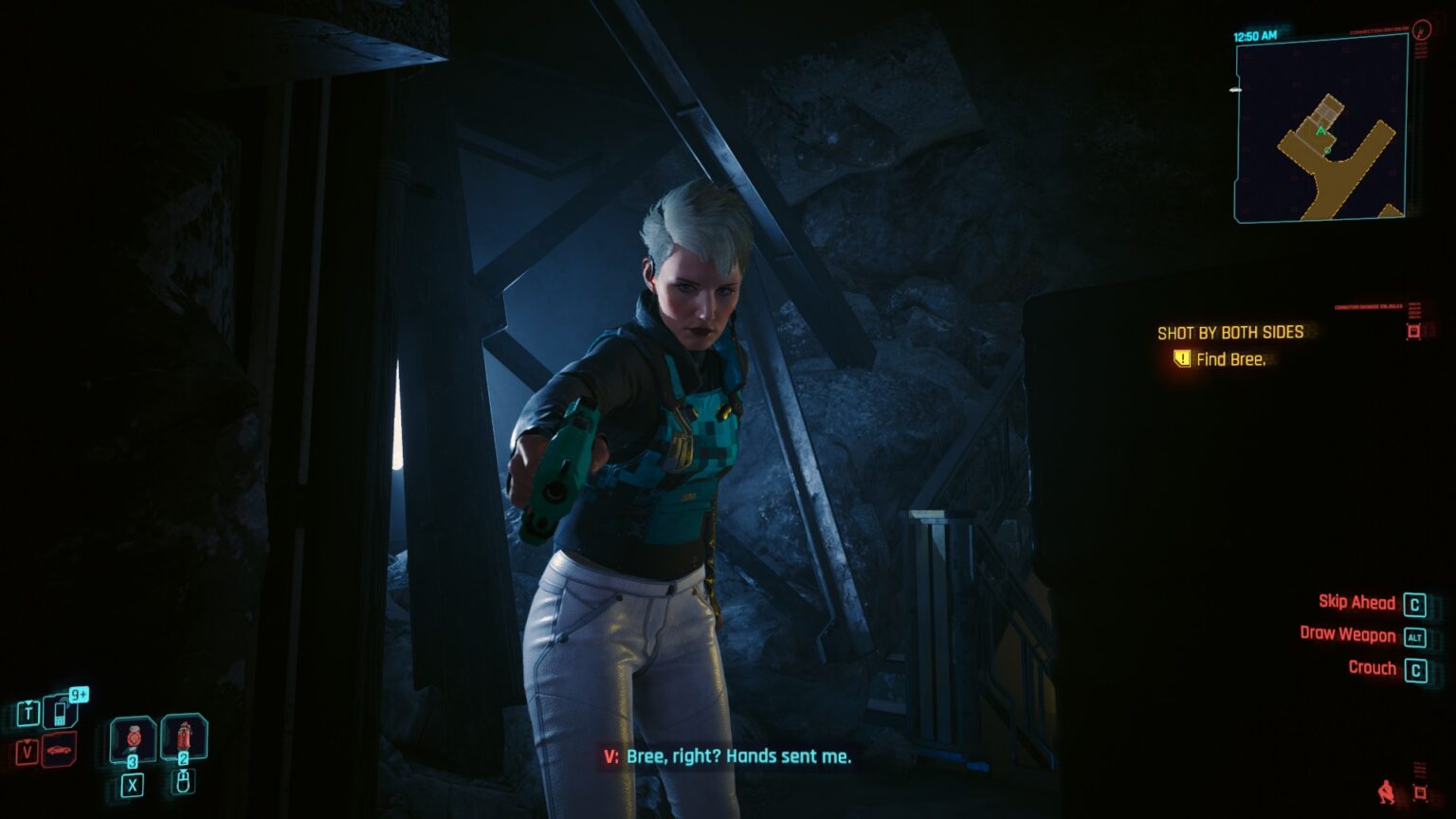Click the quest tracker square icon near SHOT BY BOTH SIDES
The image size is (1456, 819).
(1414, 331)
